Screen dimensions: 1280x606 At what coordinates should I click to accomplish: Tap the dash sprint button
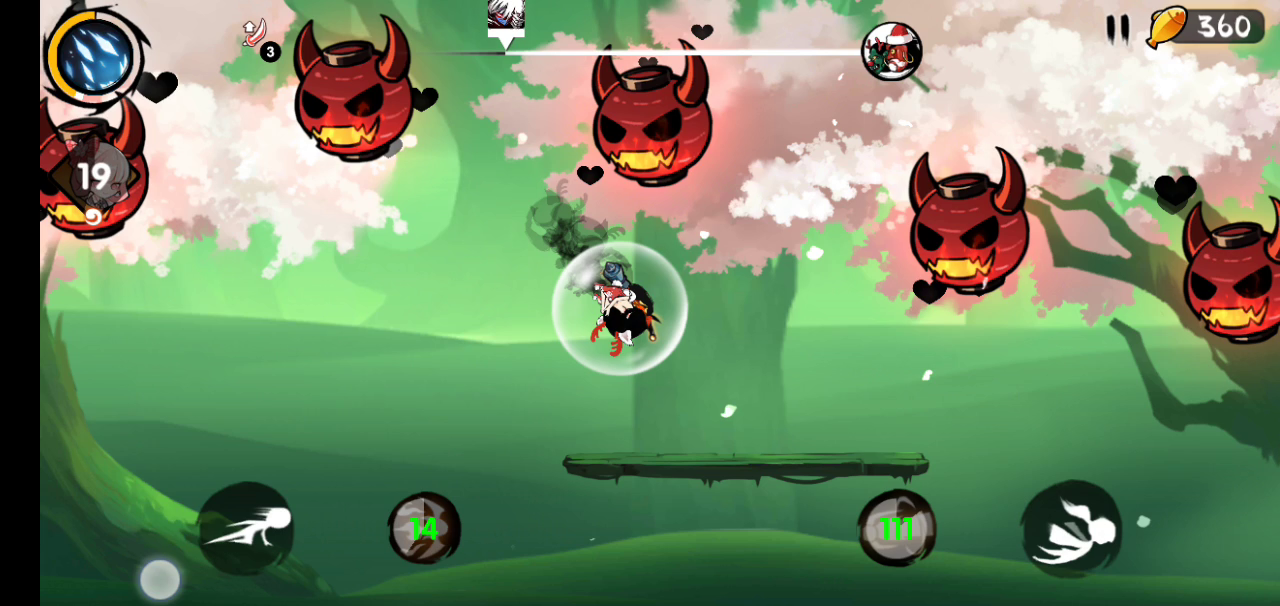click(x=246, y=527)
